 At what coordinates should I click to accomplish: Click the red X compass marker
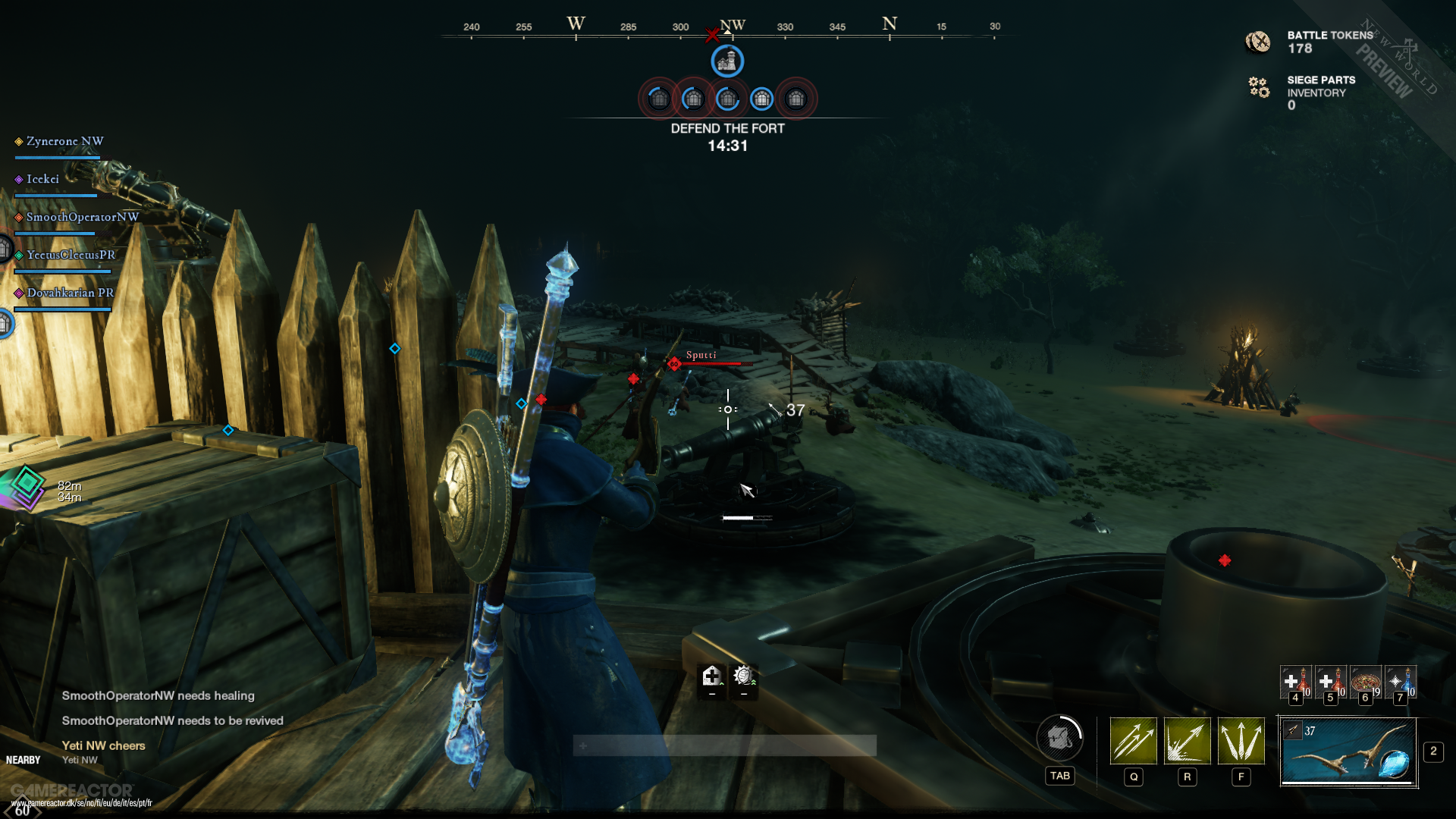tap(711, 35)
